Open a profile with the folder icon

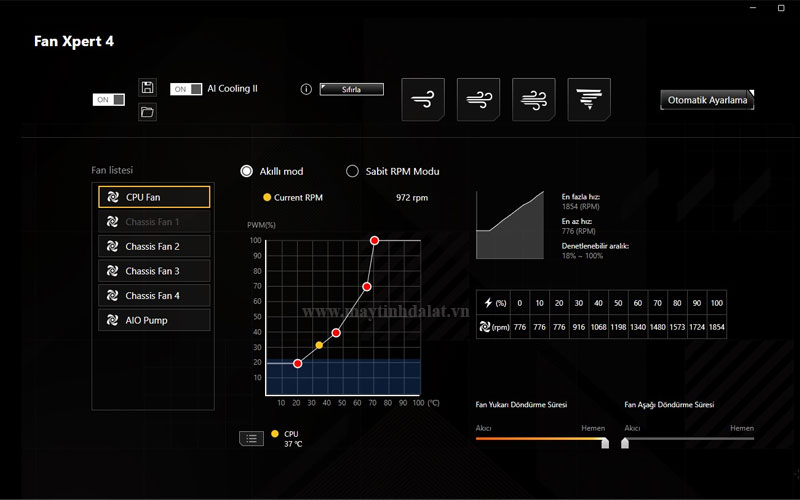(147, 112)
